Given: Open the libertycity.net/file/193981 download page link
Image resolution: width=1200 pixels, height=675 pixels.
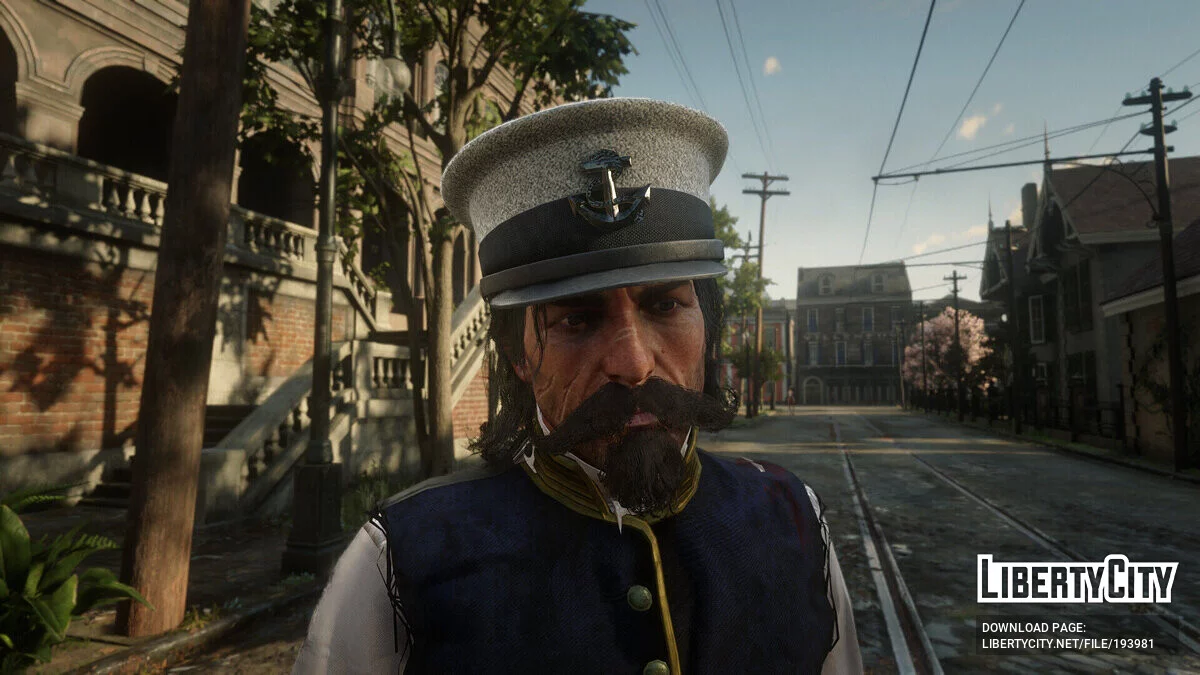Looking at the screenshot, I should point(1067,645).
